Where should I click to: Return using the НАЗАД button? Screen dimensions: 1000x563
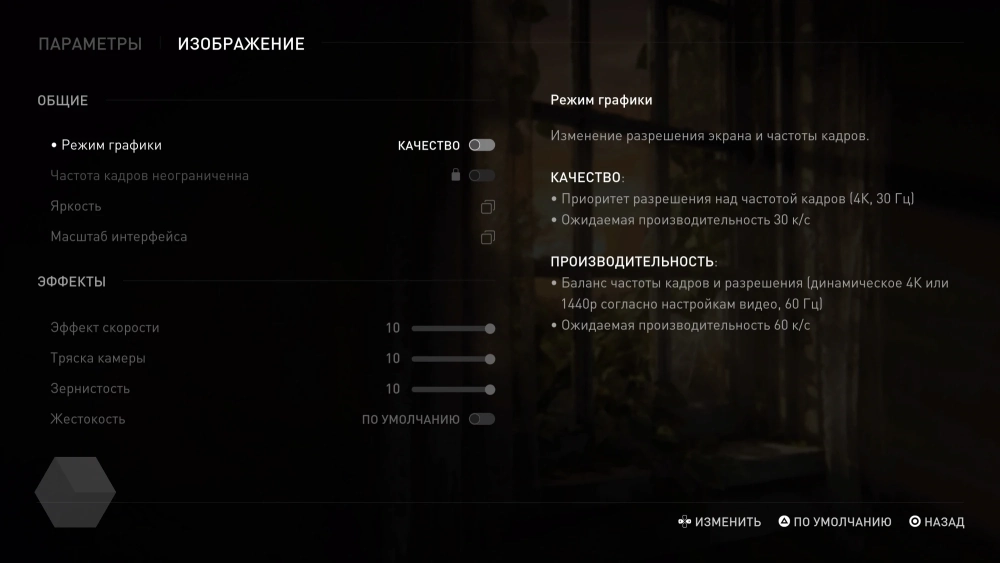(x=937, y=522)
